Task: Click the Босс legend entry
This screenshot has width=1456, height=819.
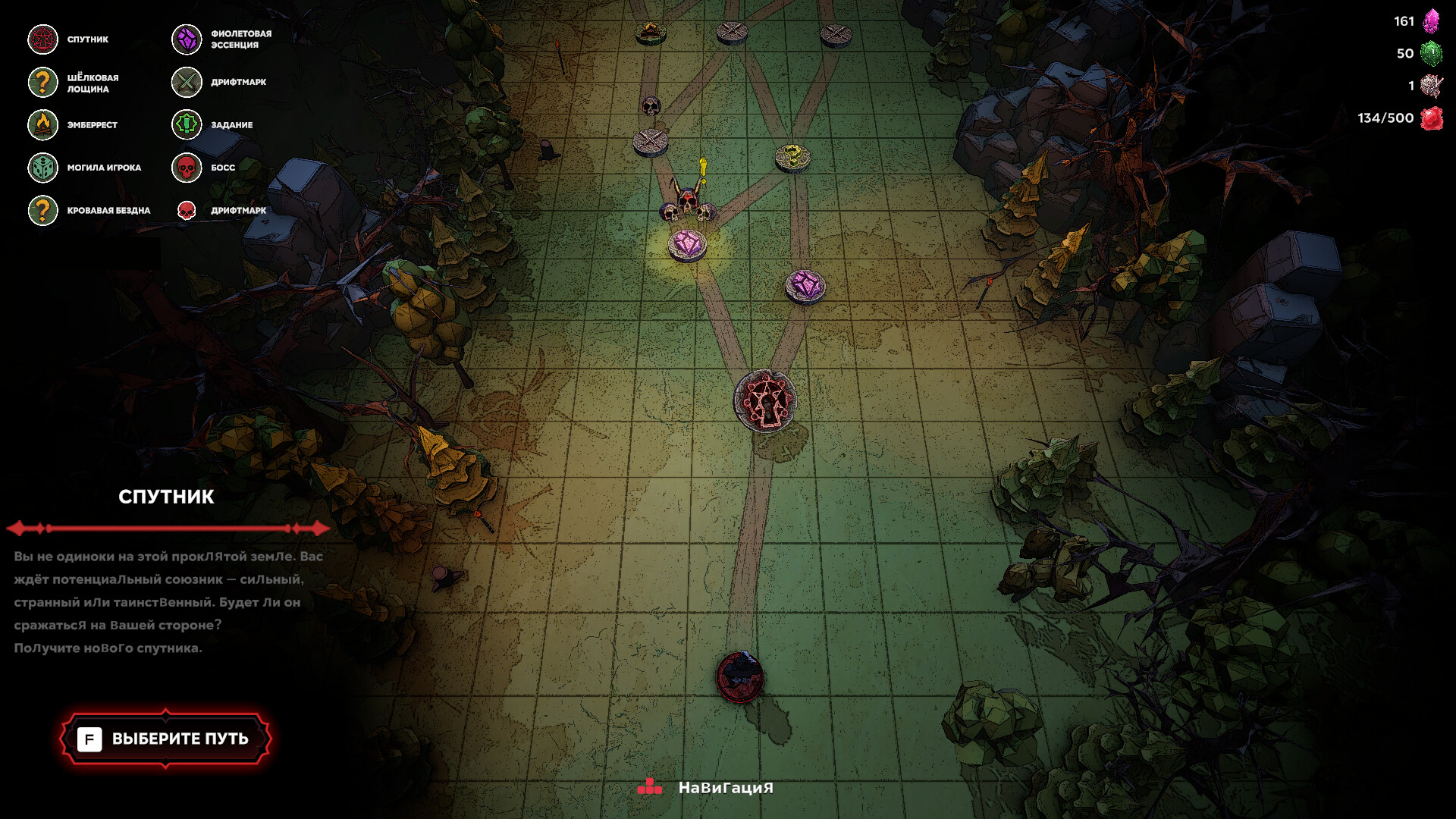Action: pos(204,168)
